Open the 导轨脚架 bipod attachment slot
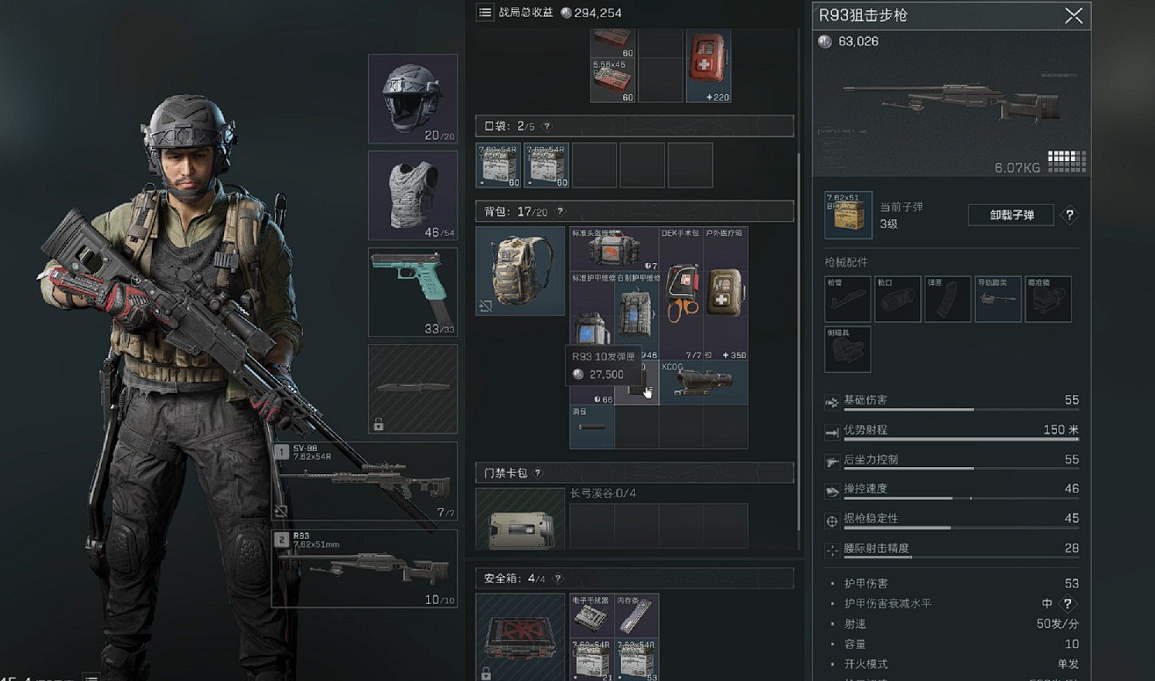This screenshot has width=1155, height=681. tap(997, 299)
